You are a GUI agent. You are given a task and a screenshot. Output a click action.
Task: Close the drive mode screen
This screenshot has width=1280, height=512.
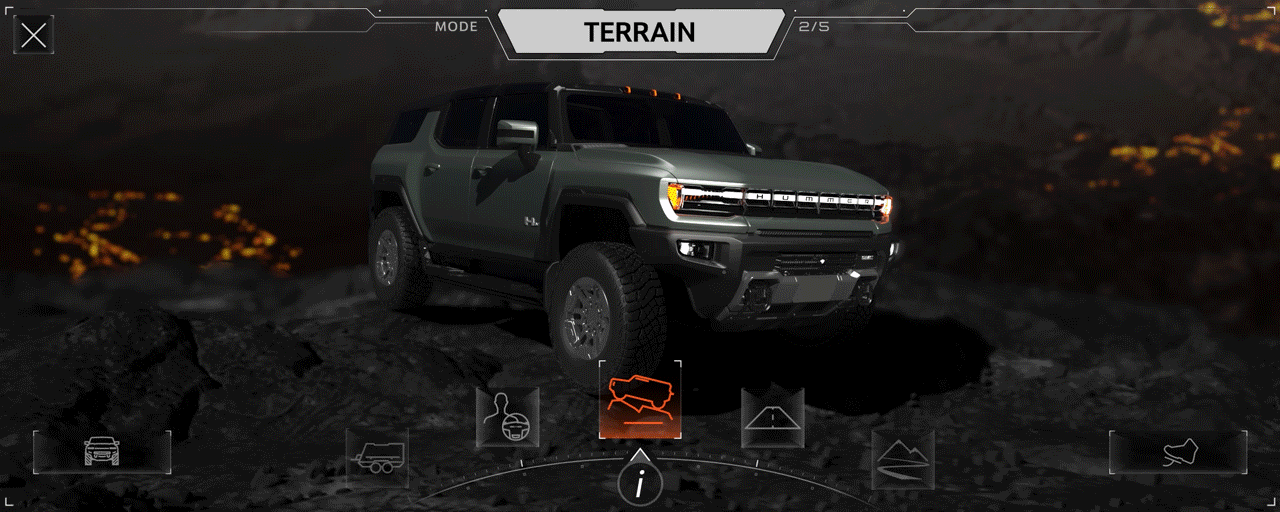point(33,36)
